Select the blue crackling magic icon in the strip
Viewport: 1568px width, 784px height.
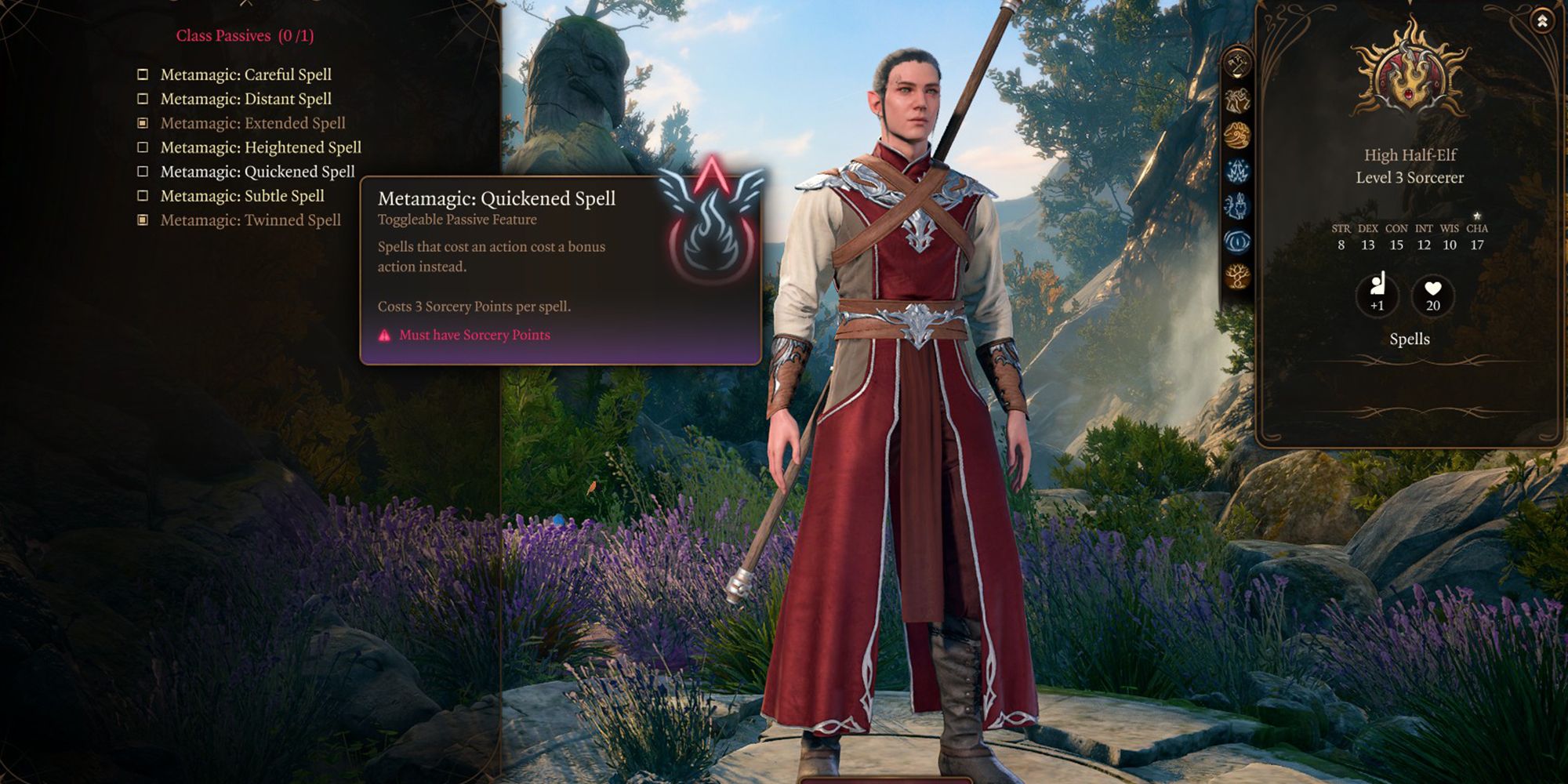pyautogui.click(x=1236, y=171)
